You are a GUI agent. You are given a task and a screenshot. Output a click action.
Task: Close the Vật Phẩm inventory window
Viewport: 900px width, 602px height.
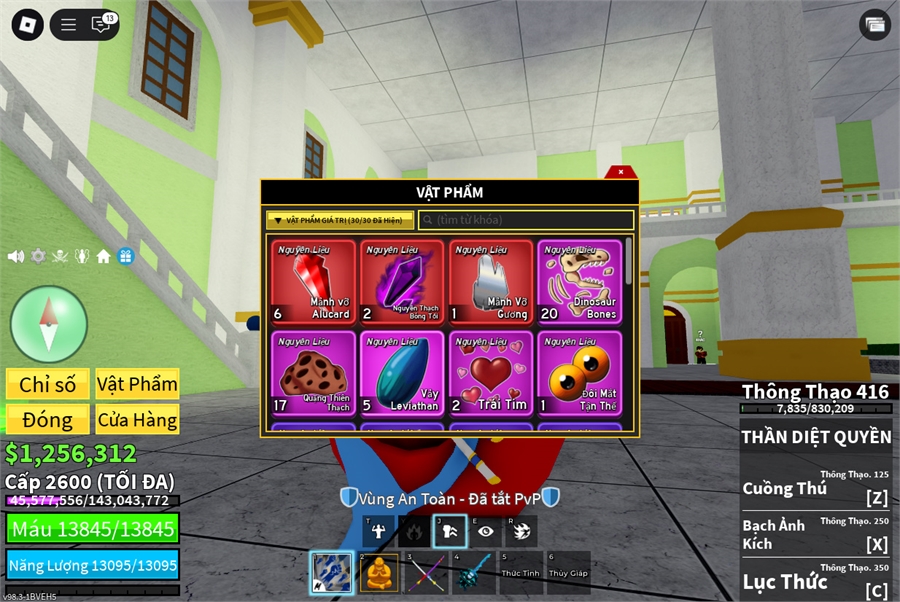pyautogui.click(x=621, y=172)
